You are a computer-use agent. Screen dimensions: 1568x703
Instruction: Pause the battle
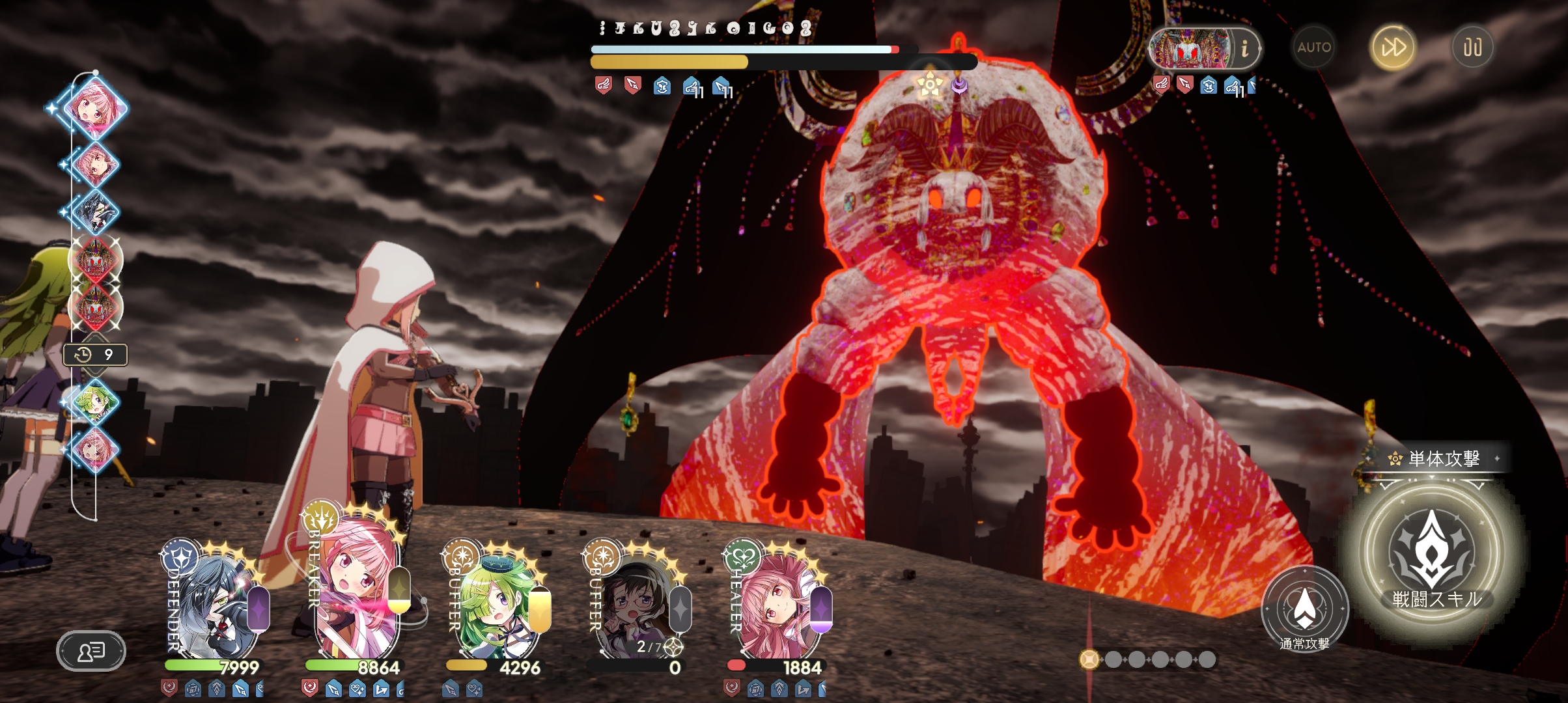pos(1472,48)
